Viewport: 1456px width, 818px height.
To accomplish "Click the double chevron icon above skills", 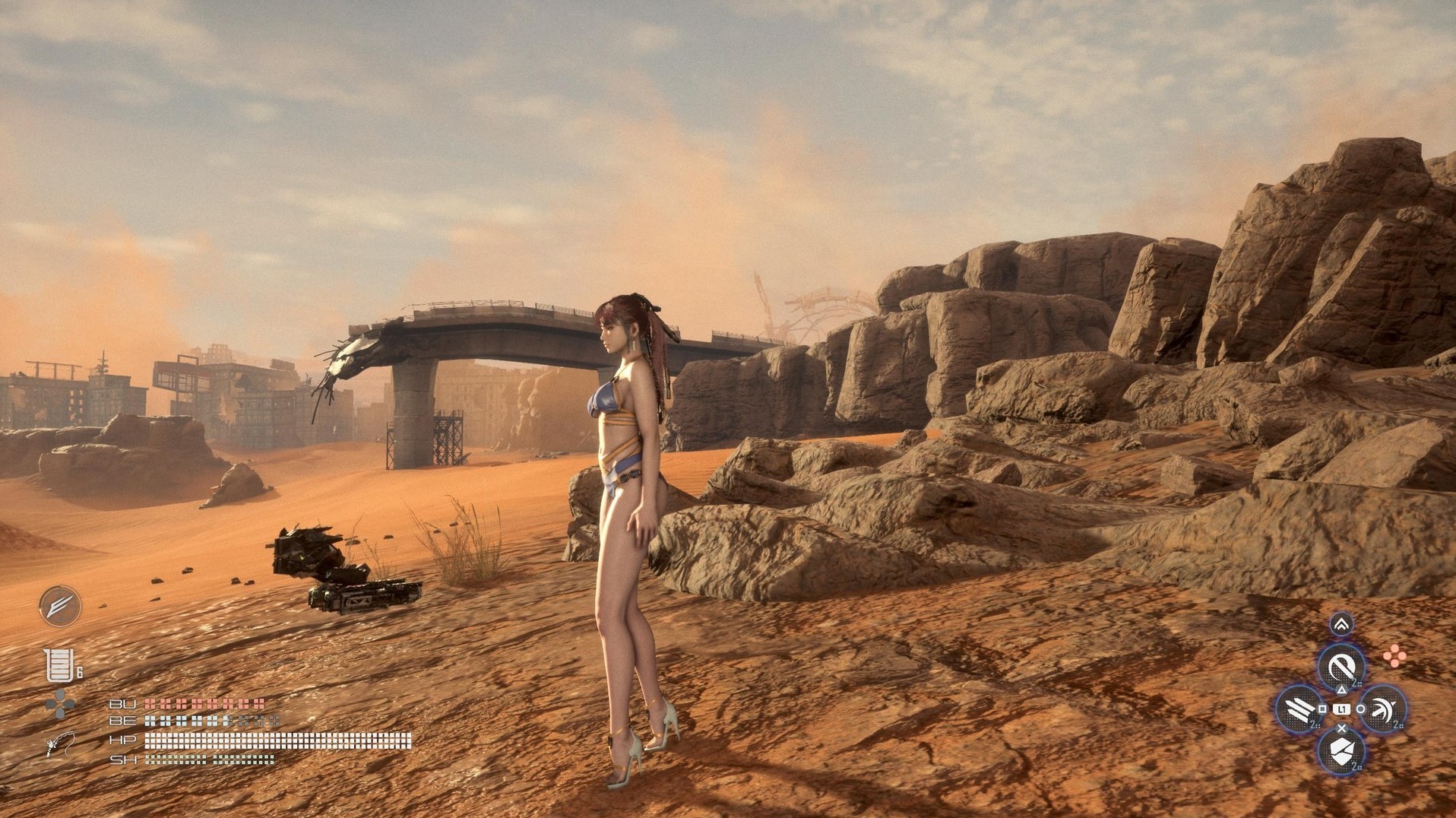I will click(x=1341, y=625).
